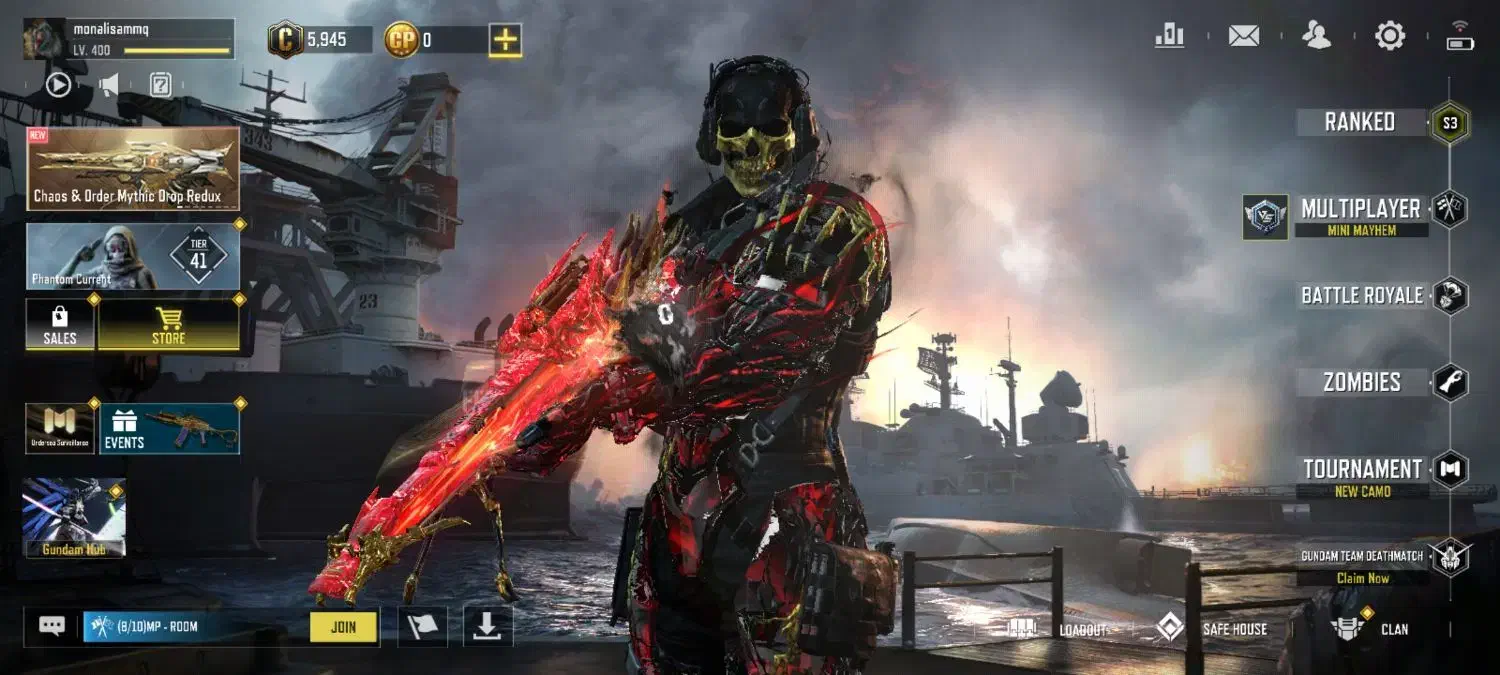1500x675 pixels.
Task: Open the mail inbox
Action: (x=1243, y=36)
